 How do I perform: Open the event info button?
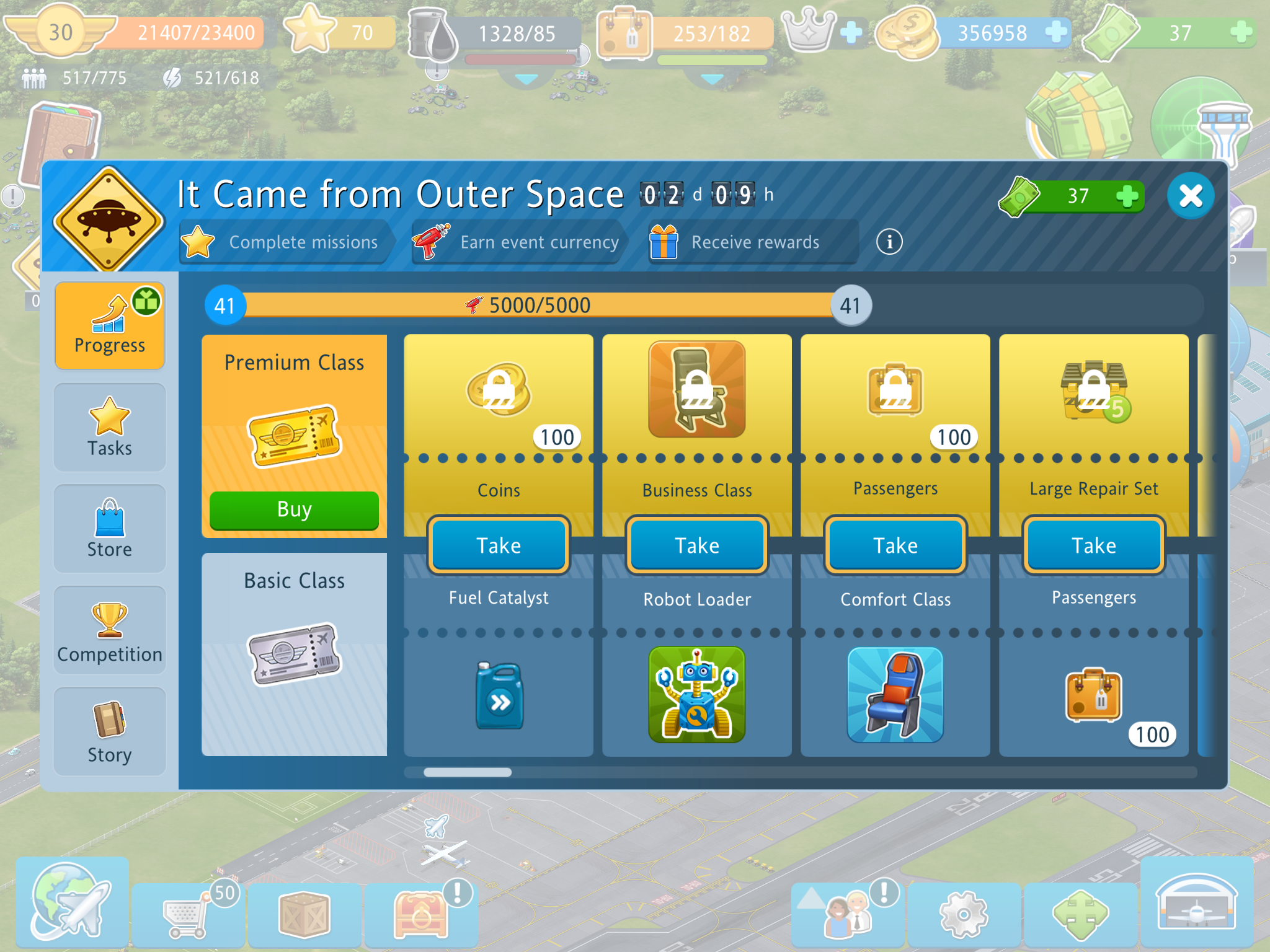(889, 242)
